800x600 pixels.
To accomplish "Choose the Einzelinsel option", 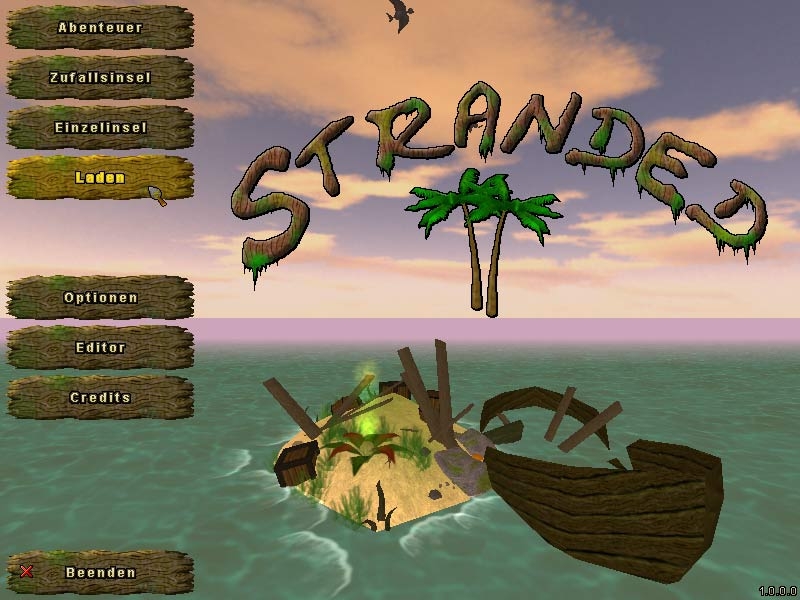I will pyautogui.click(x=99, y=128).
